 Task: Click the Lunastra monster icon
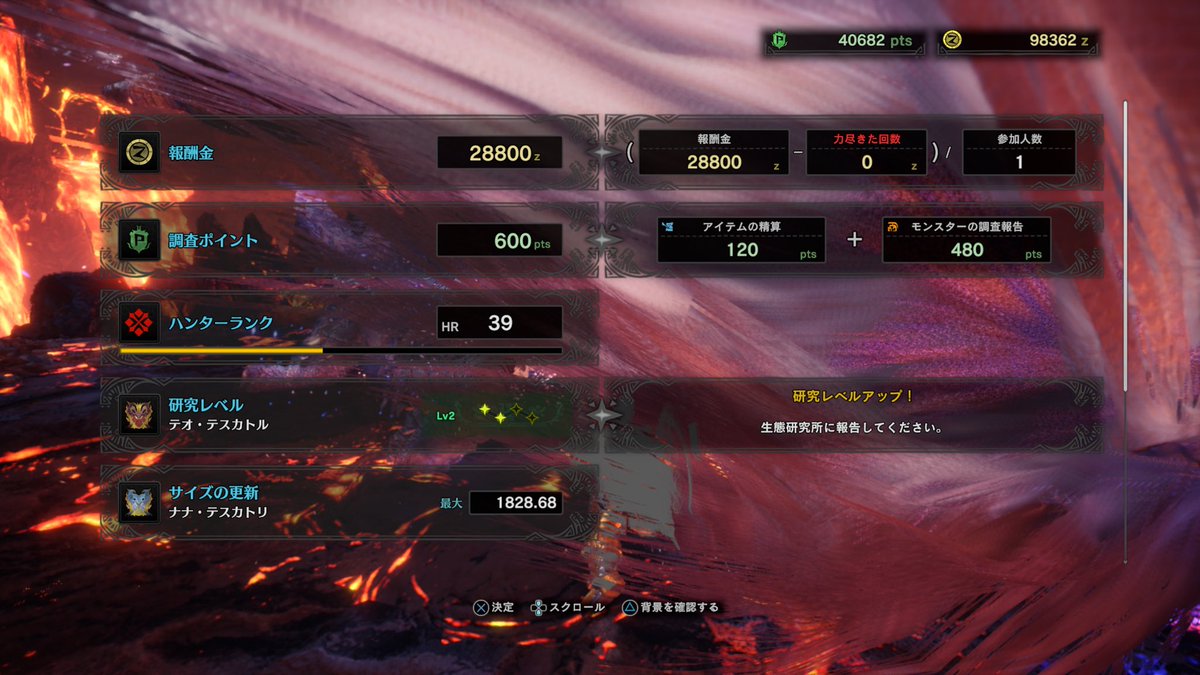139,502
